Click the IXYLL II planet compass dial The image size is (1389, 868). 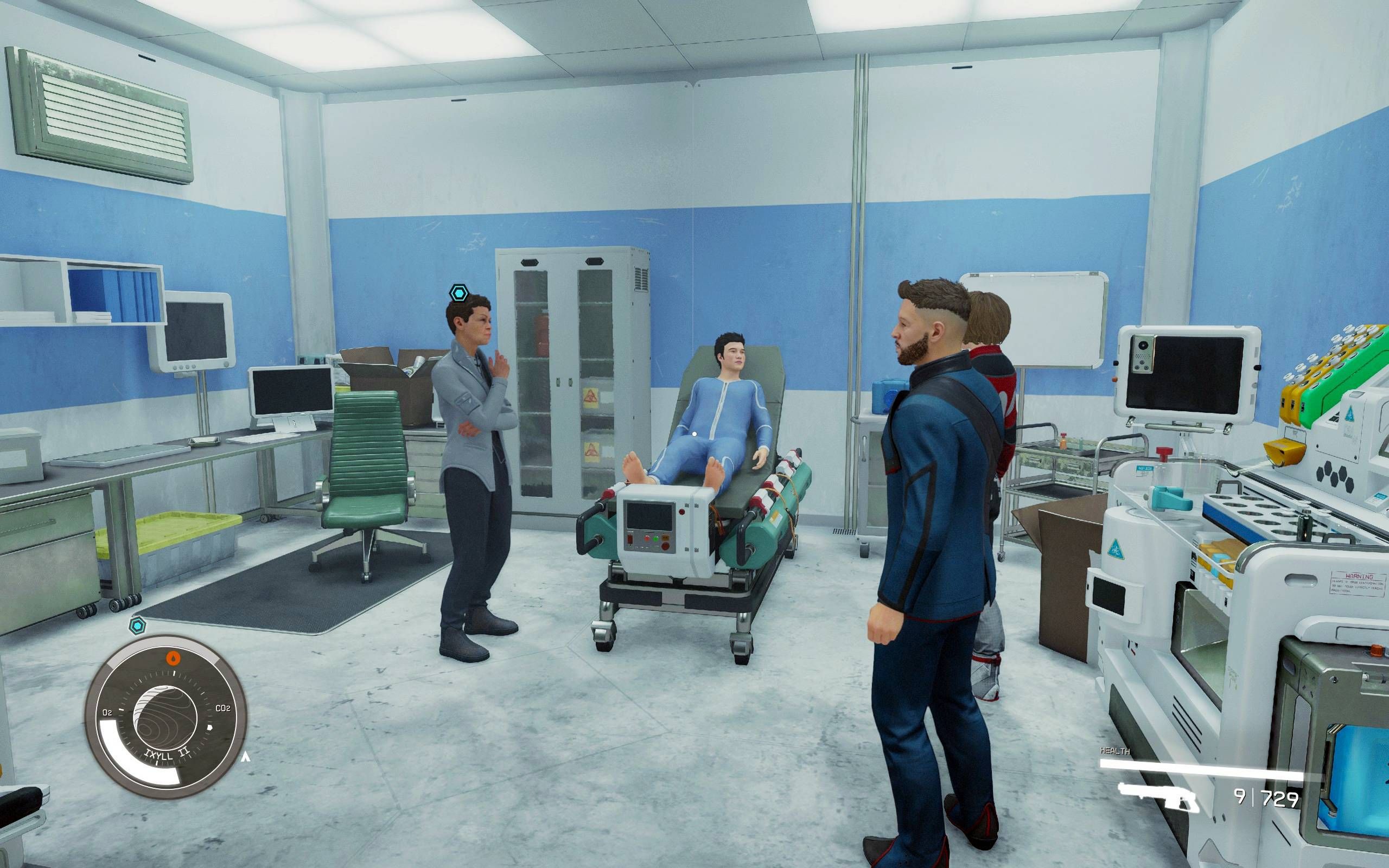[x=166, y=717]
